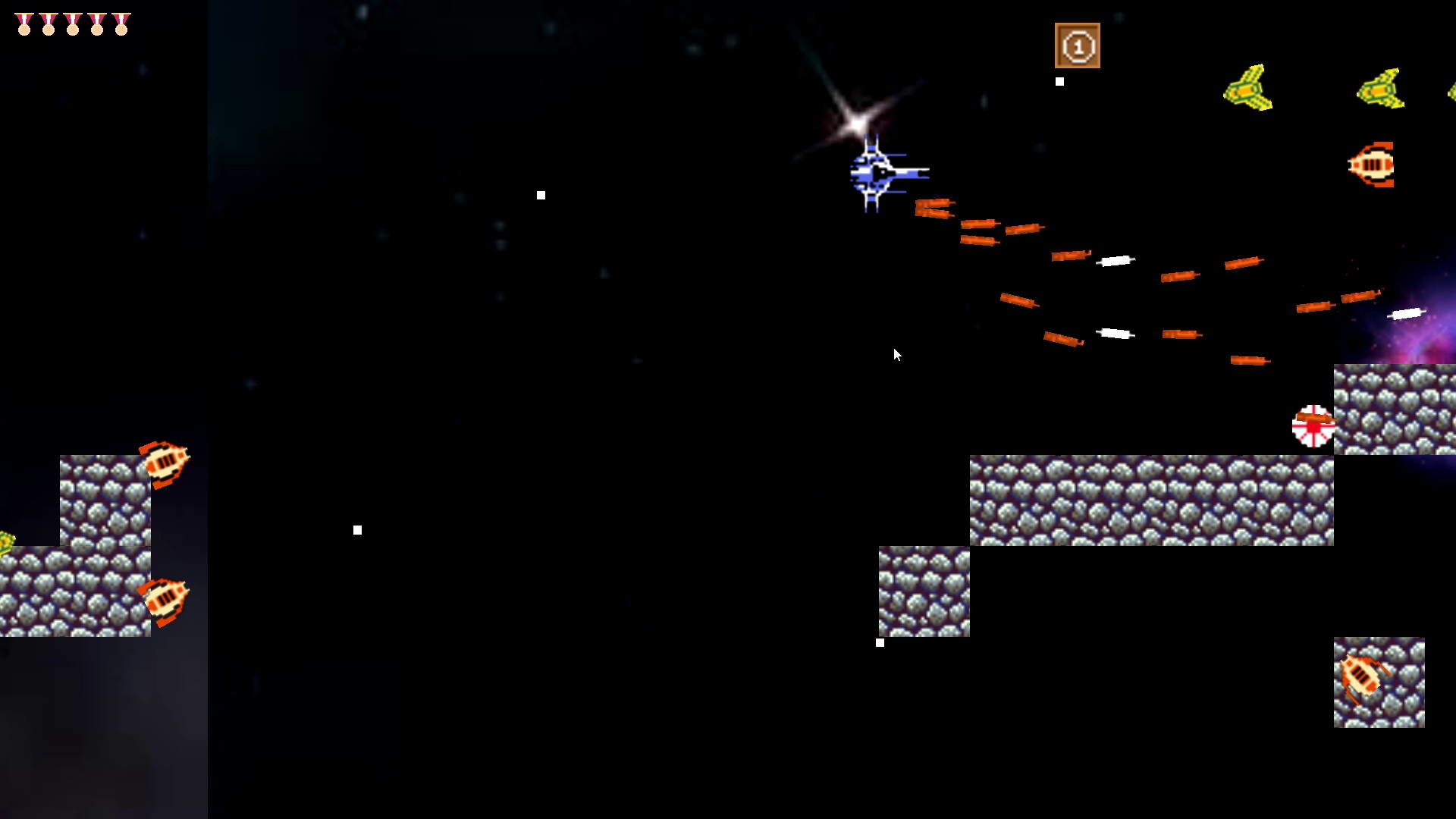The image size is (1456, 819).
Task: Select the orange enemy ship at the right edge
Action: tap(1372, 162)
